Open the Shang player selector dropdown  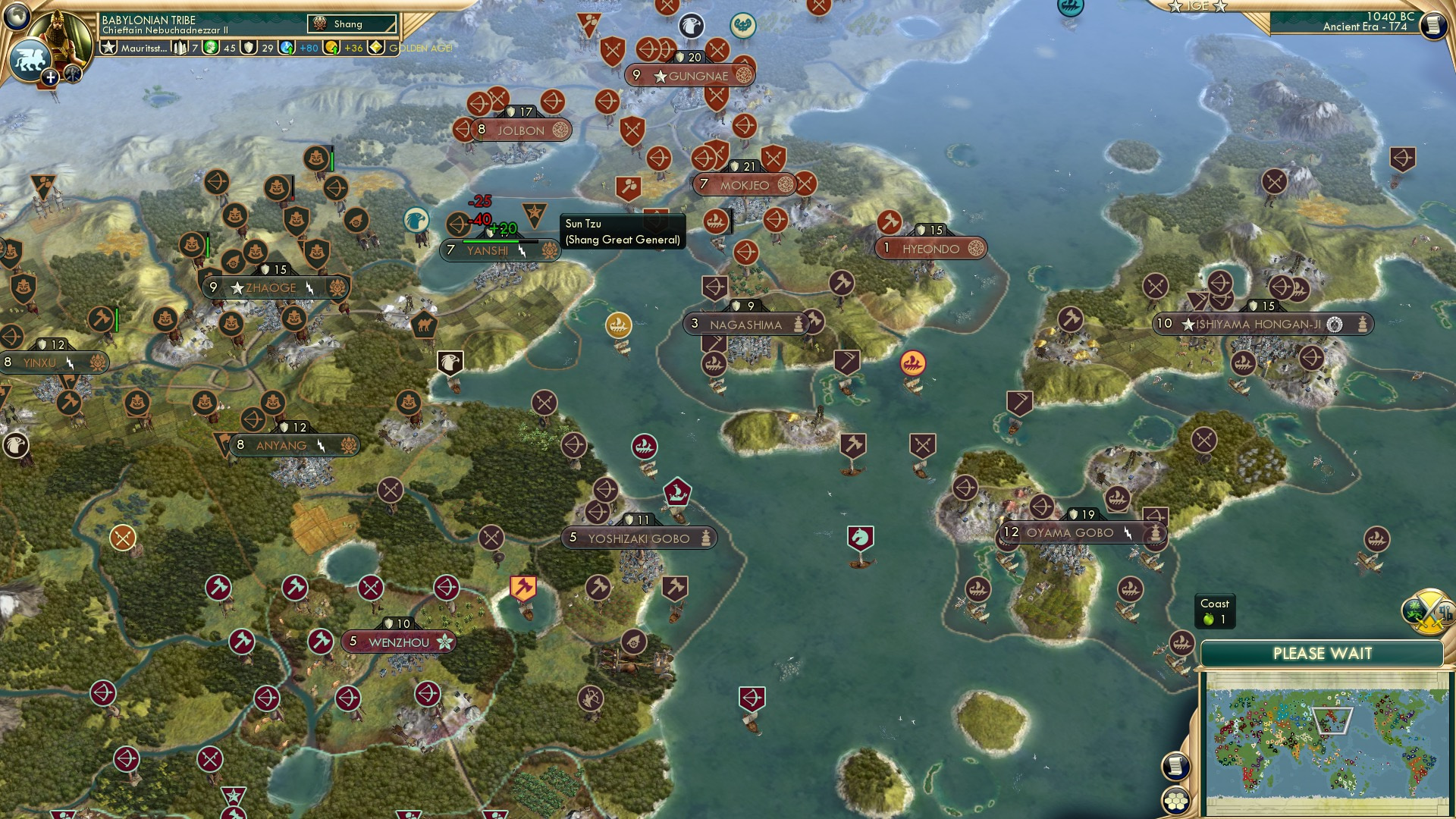[x=351, y=24]
